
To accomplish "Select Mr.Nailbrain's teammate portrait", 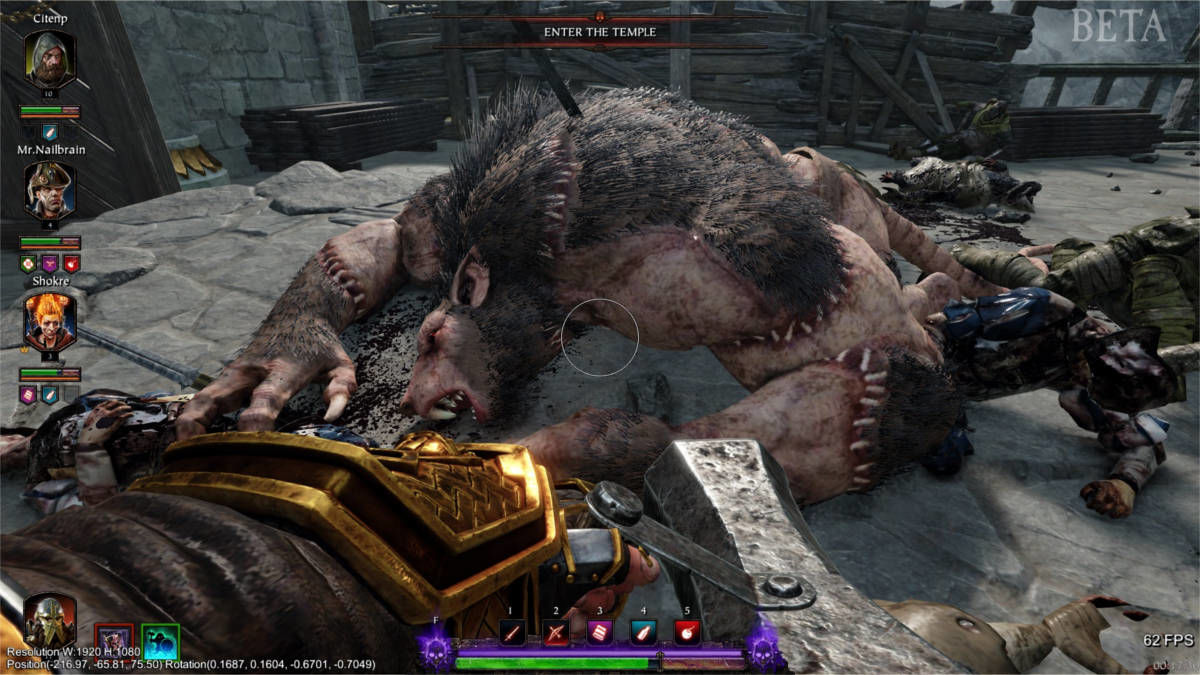I will click(x=49, y=191).
